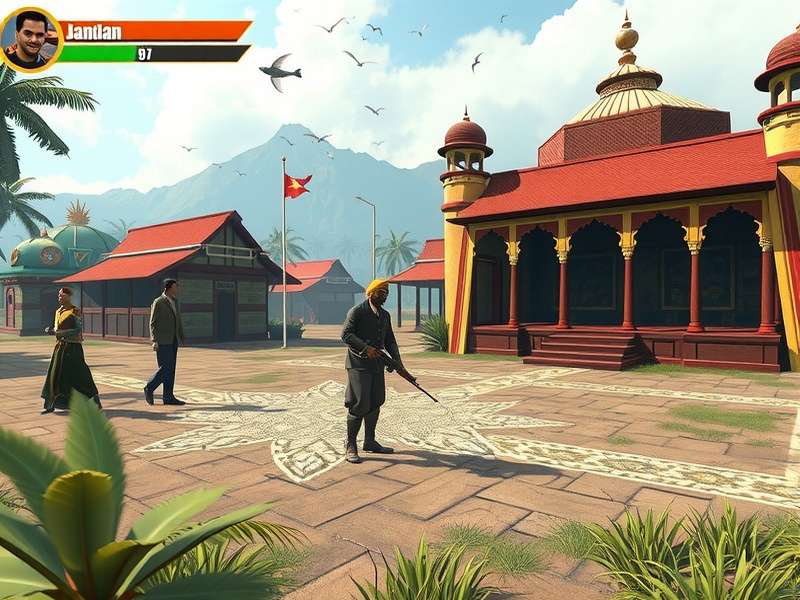
Task: Click Jandan's circular player portrait
Action: click(30, 40)
